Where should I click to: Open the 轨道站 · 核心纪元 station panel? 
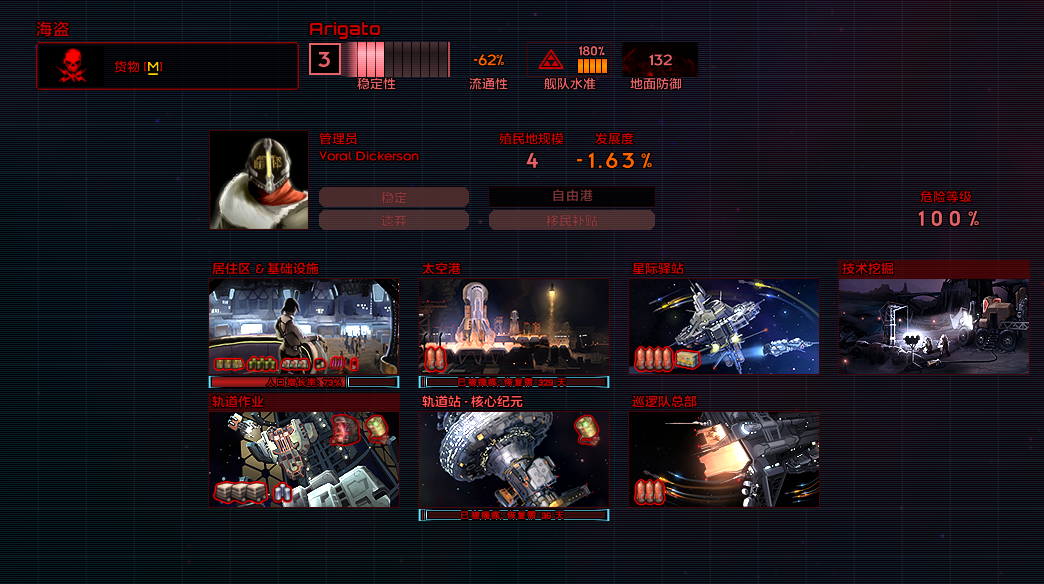coord(514,459)
